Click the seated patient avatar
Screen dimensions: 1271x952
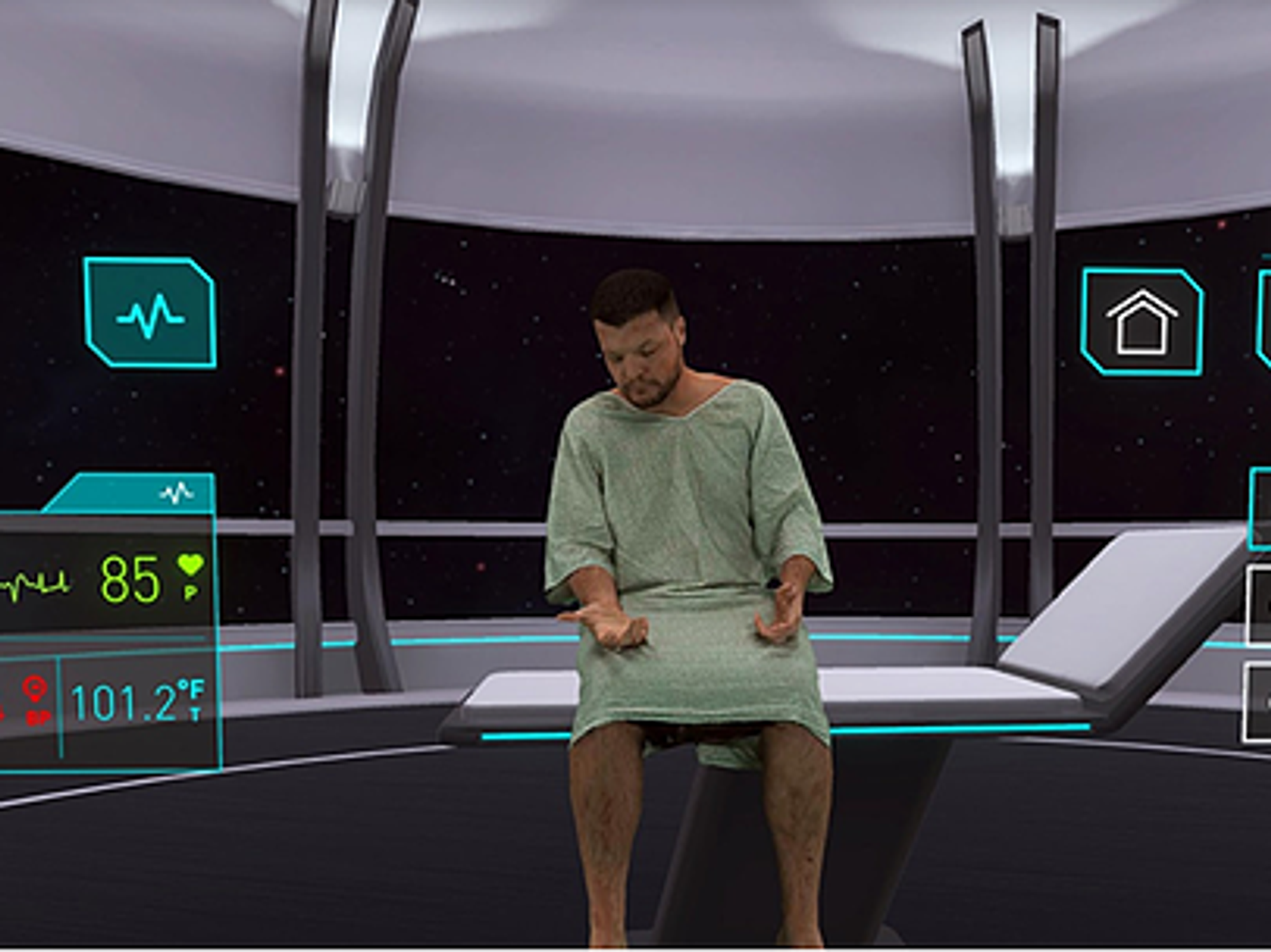686,540
